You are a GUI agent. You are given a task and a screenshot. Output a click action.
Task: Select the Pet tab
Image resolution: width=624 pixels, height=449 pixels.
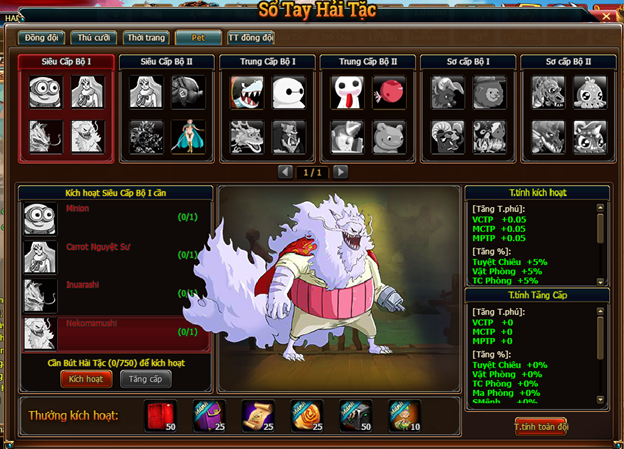pos(198,38)
